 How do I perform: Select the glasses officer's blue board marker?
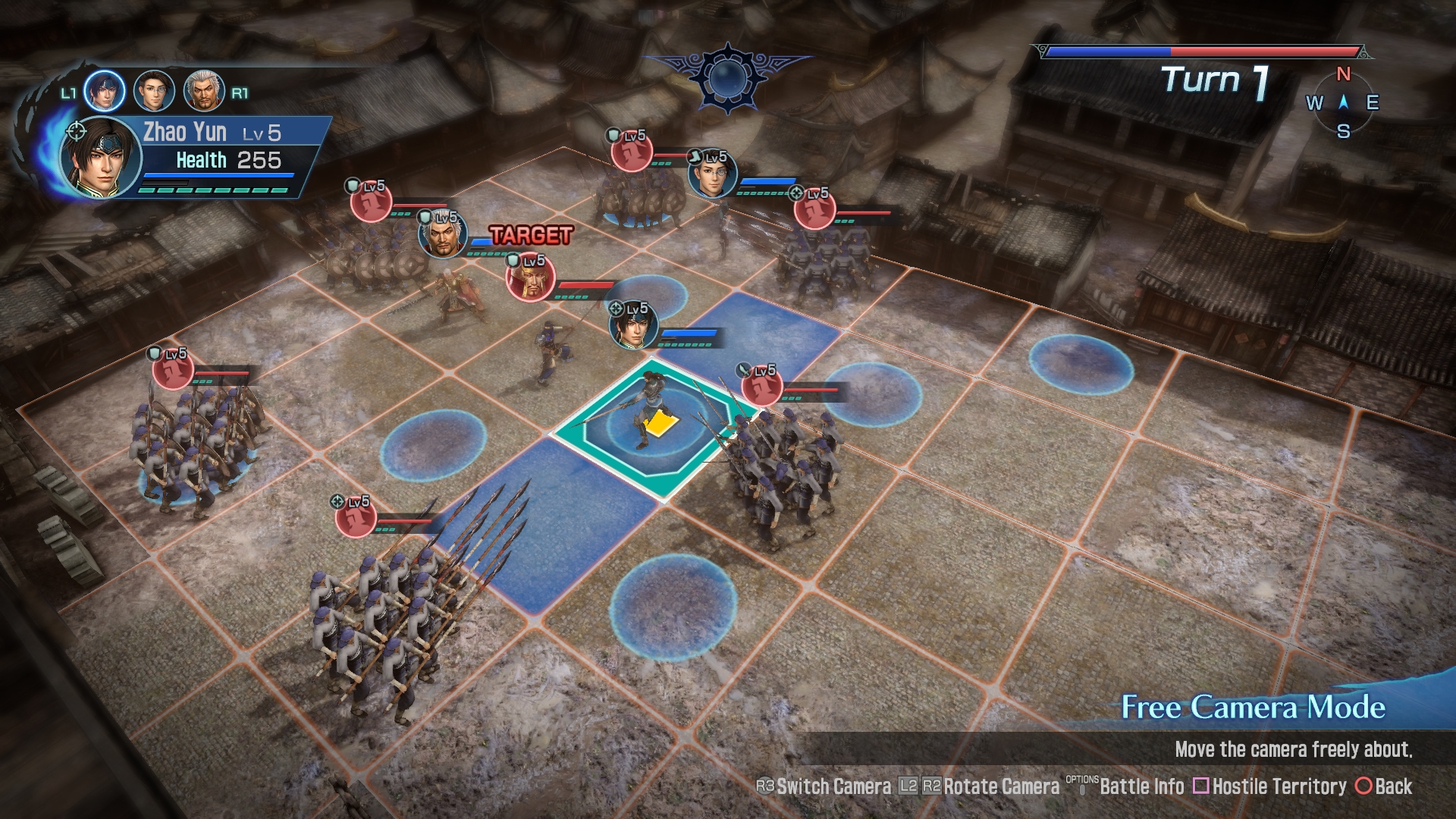pos(712,174)
